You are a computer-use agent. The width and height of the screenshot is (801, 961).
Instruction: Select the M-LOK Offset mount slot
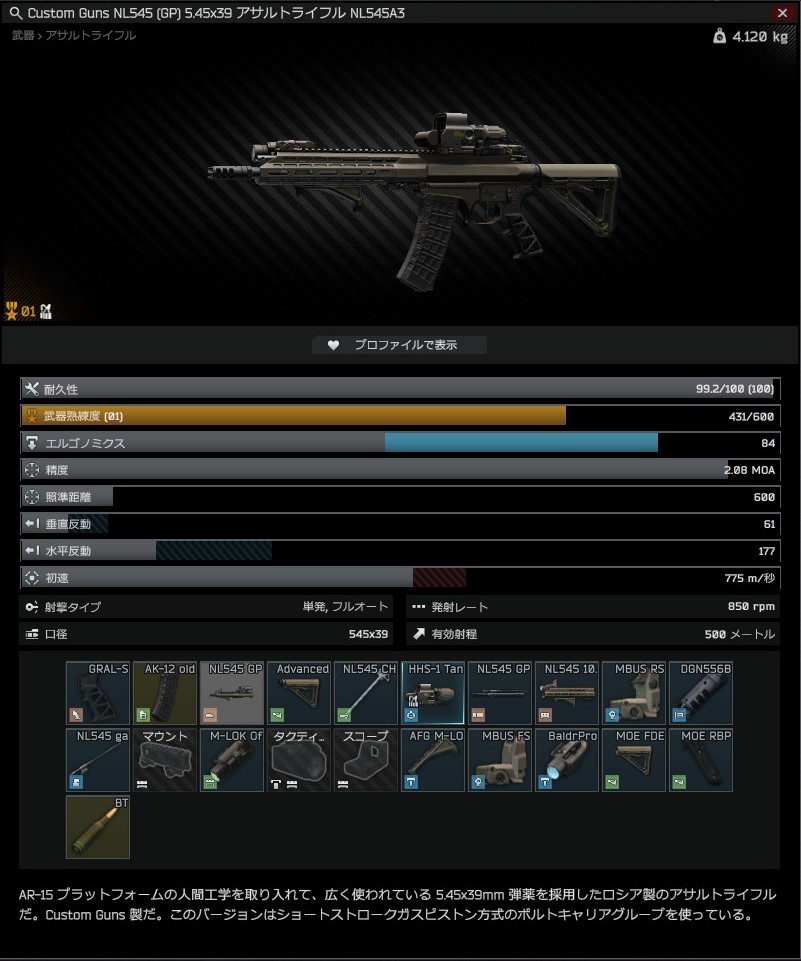pos(232,760)
